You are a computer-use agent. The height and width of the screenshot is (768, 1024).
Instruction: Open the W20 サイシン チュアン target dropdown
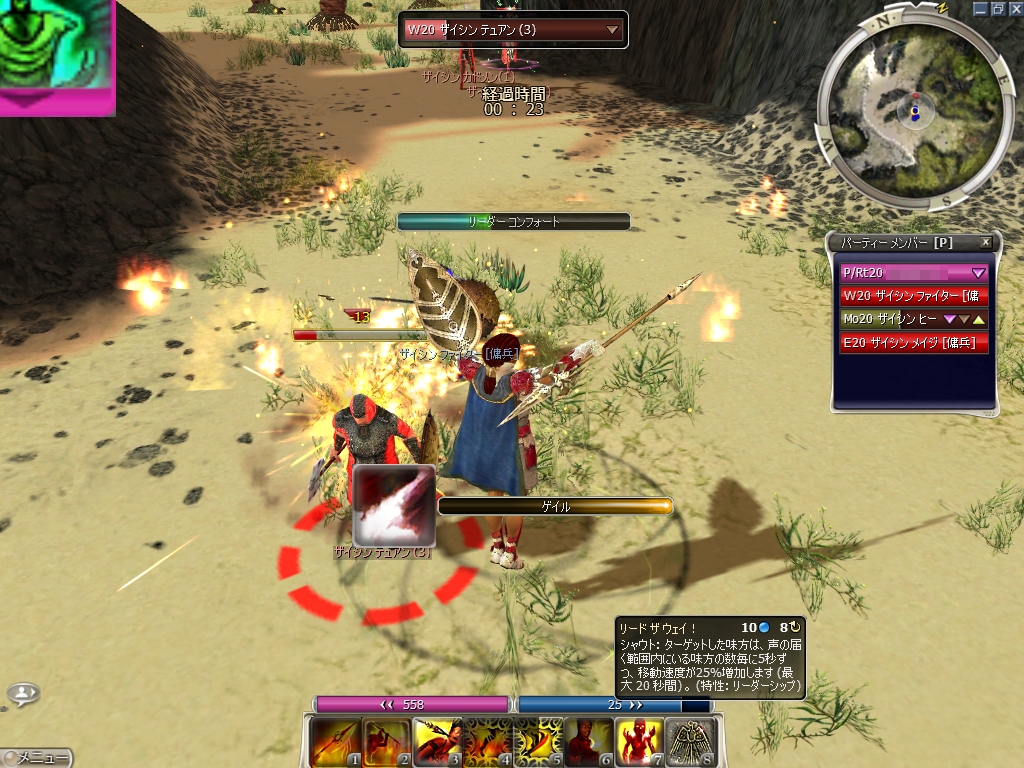(612, 30)
